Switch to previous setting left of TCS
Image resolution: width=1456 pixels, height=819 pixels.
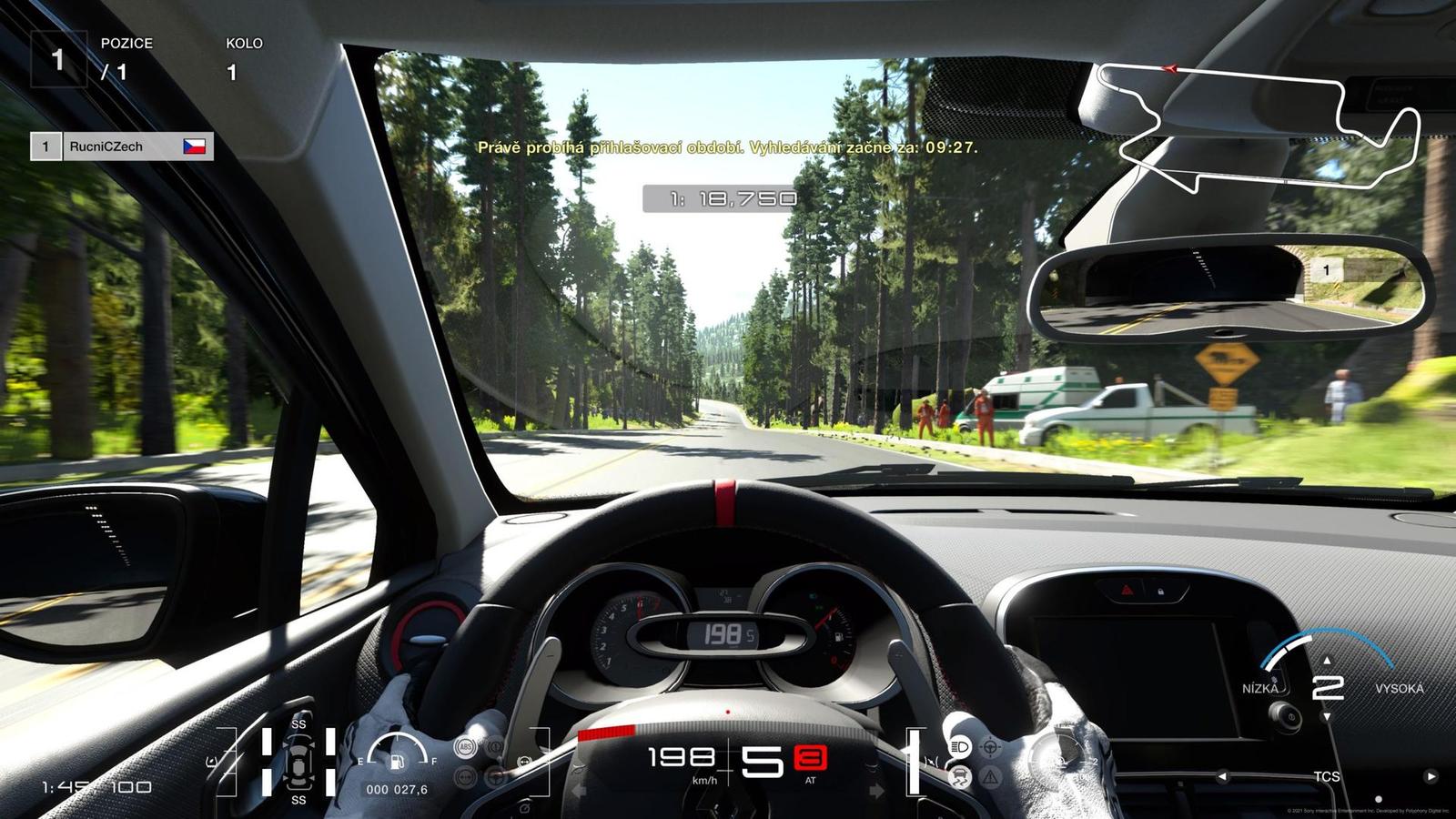coord(1222,776)
